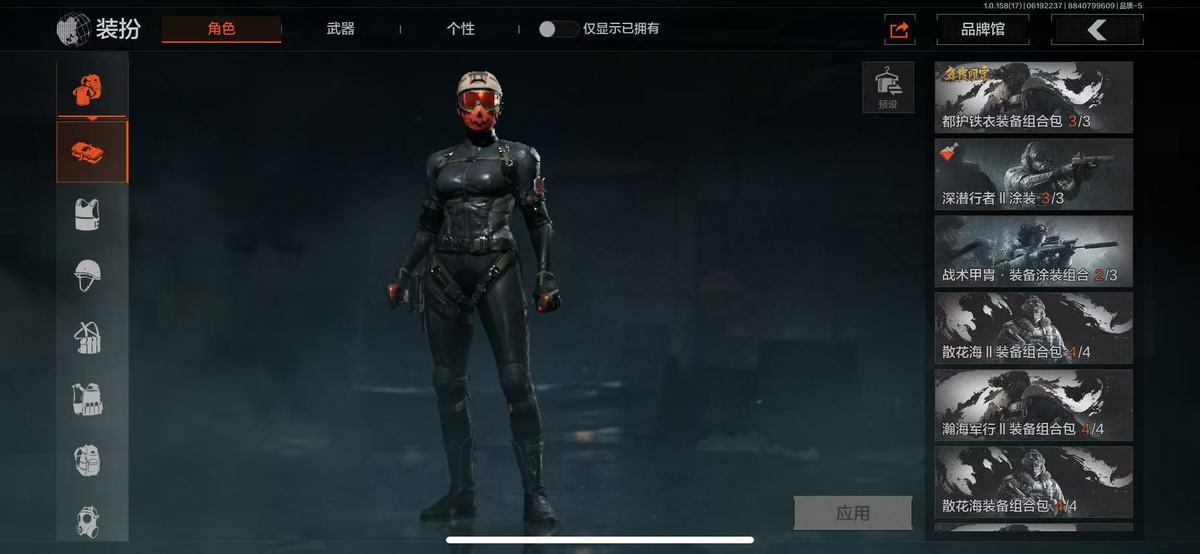Select 散花海装备组合包 bundle
Image resolution: width=1200 pixels, height=554 pixels.
(x=1033, y=482)
